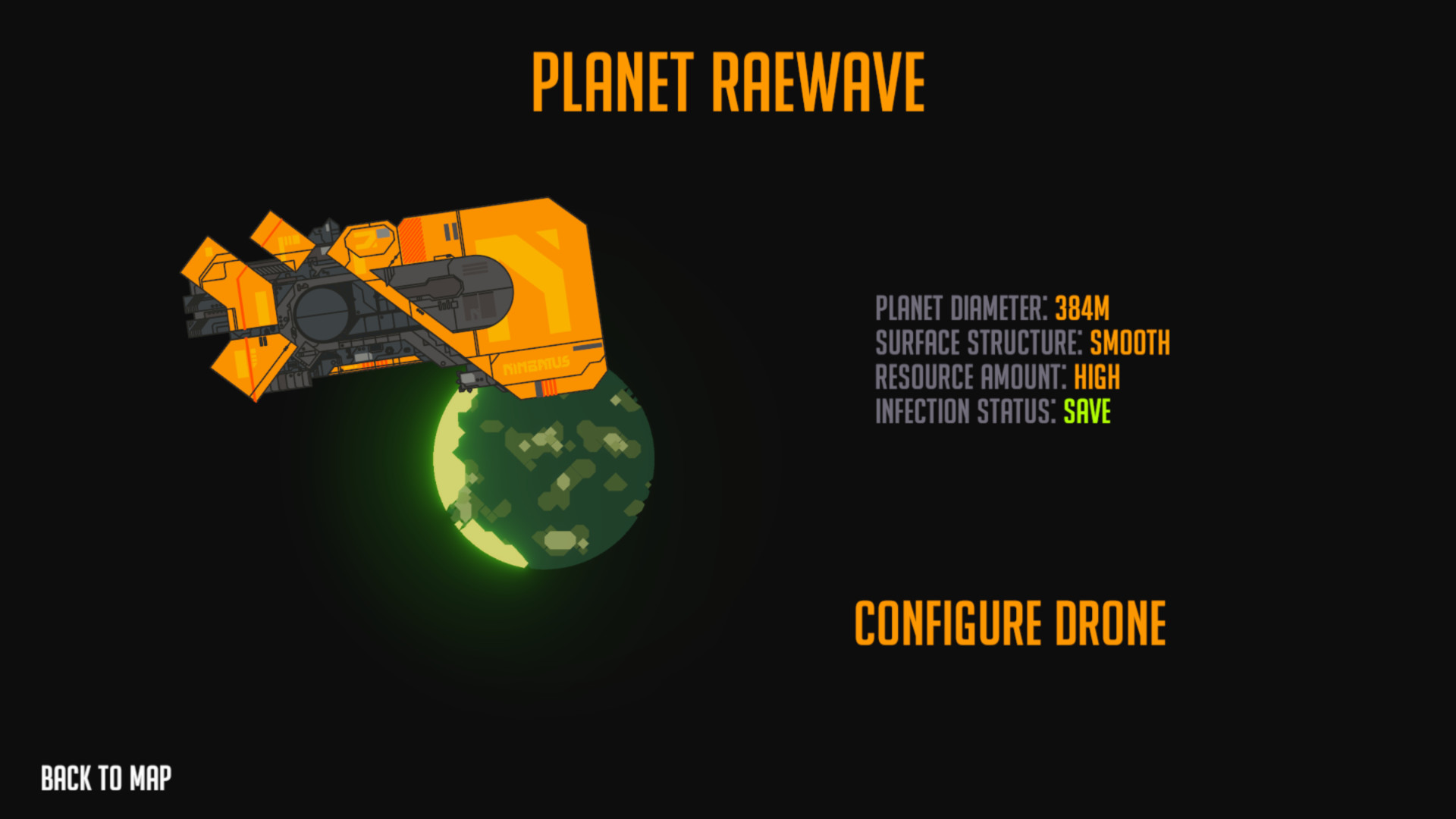Click the RESOURCE AMOUNT label
The image size is (1456, 819).
point(971,377)
